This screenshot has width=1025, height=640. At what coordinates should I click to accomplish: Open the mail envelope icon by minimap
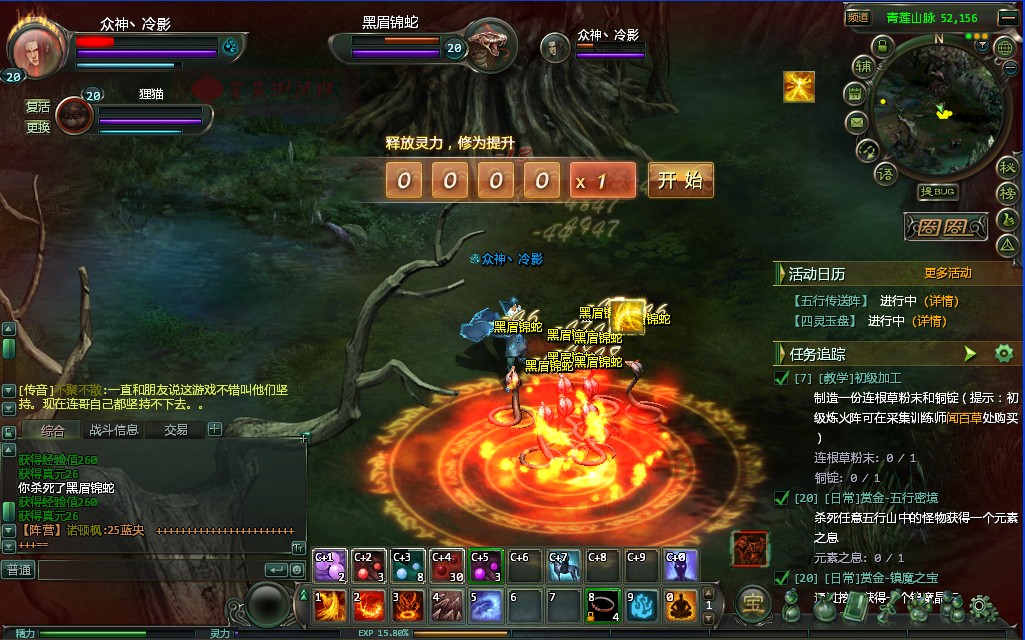pos(856,122)
